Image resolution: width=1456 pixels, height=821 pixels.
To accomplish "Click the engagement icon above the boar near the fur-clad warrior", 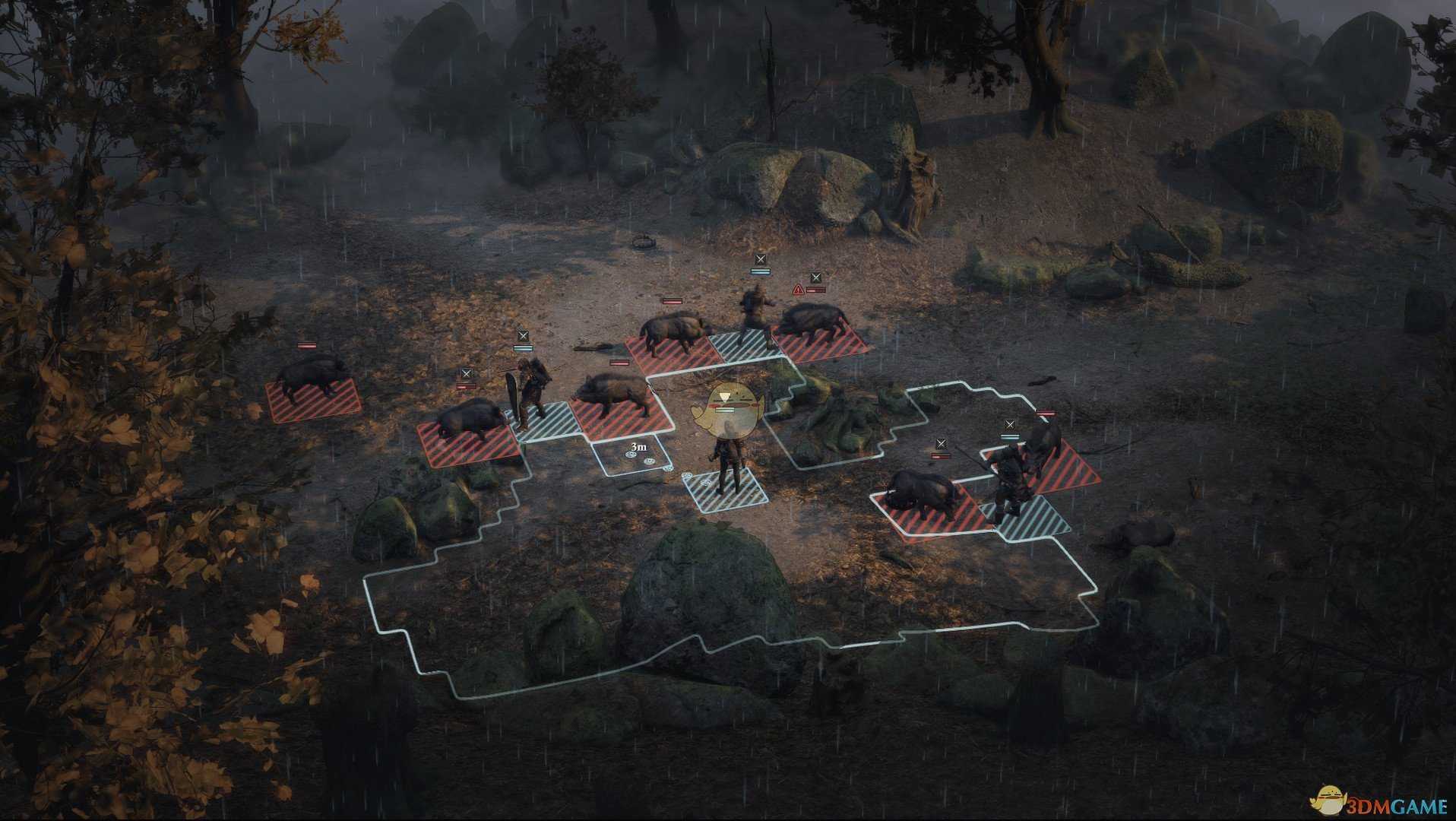I will pyautogui.click(x=816, y=277).
